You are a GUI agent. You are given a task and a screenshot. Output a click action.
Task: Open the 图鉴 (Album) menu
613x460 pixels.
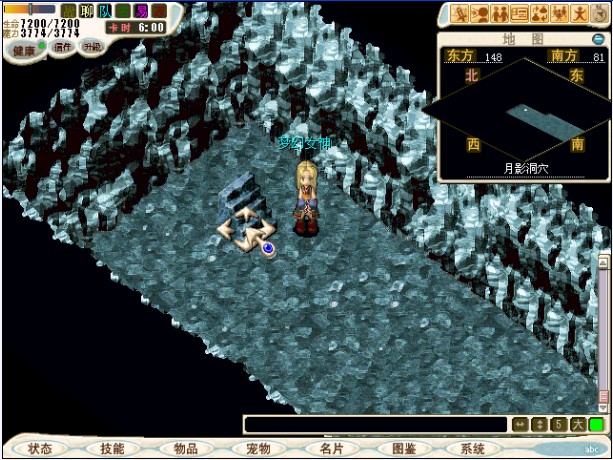pos(402,449)
